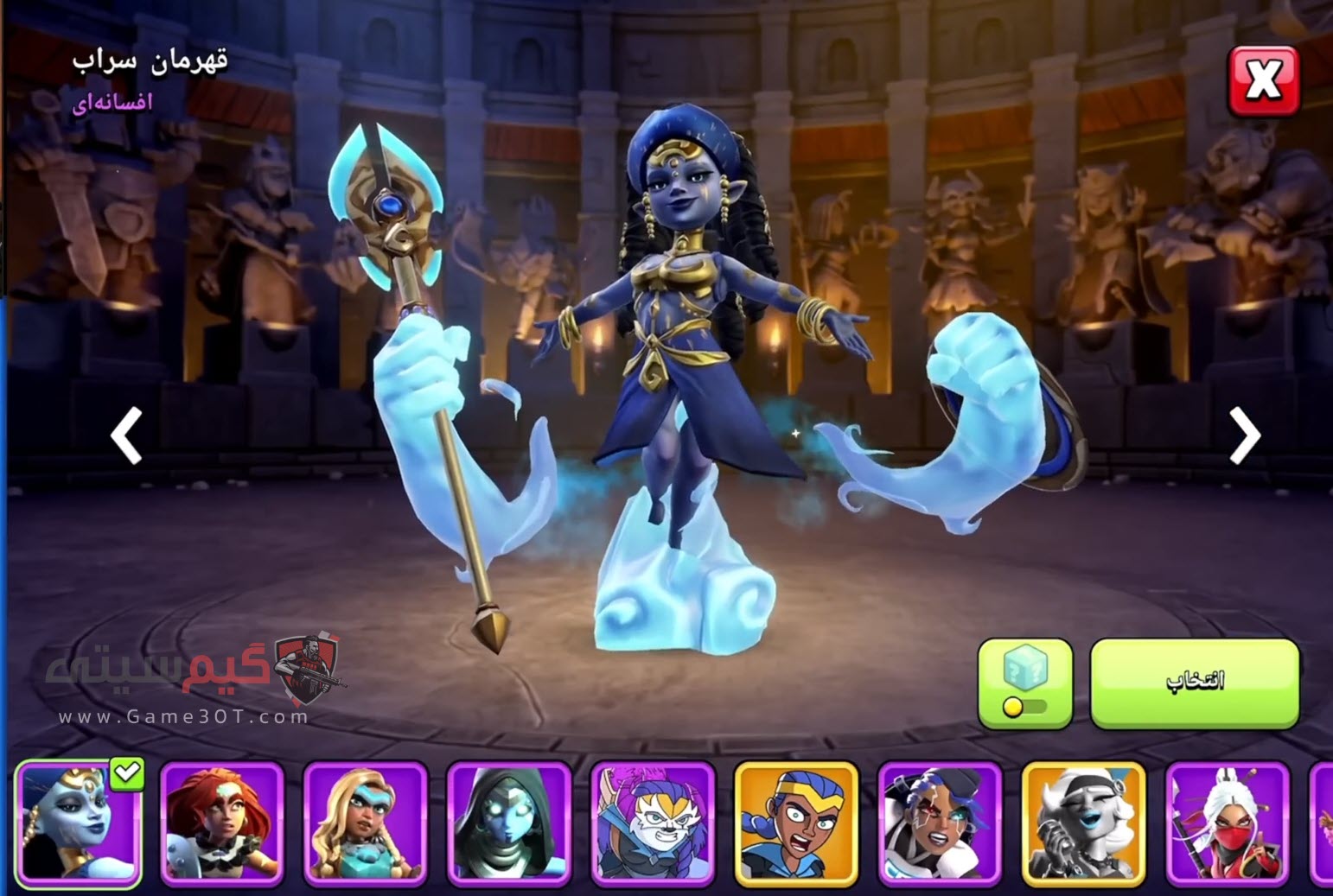This screenshot has height=896, width=1333.
Task: Close the skin preview with the red X
Action: 1263,81
